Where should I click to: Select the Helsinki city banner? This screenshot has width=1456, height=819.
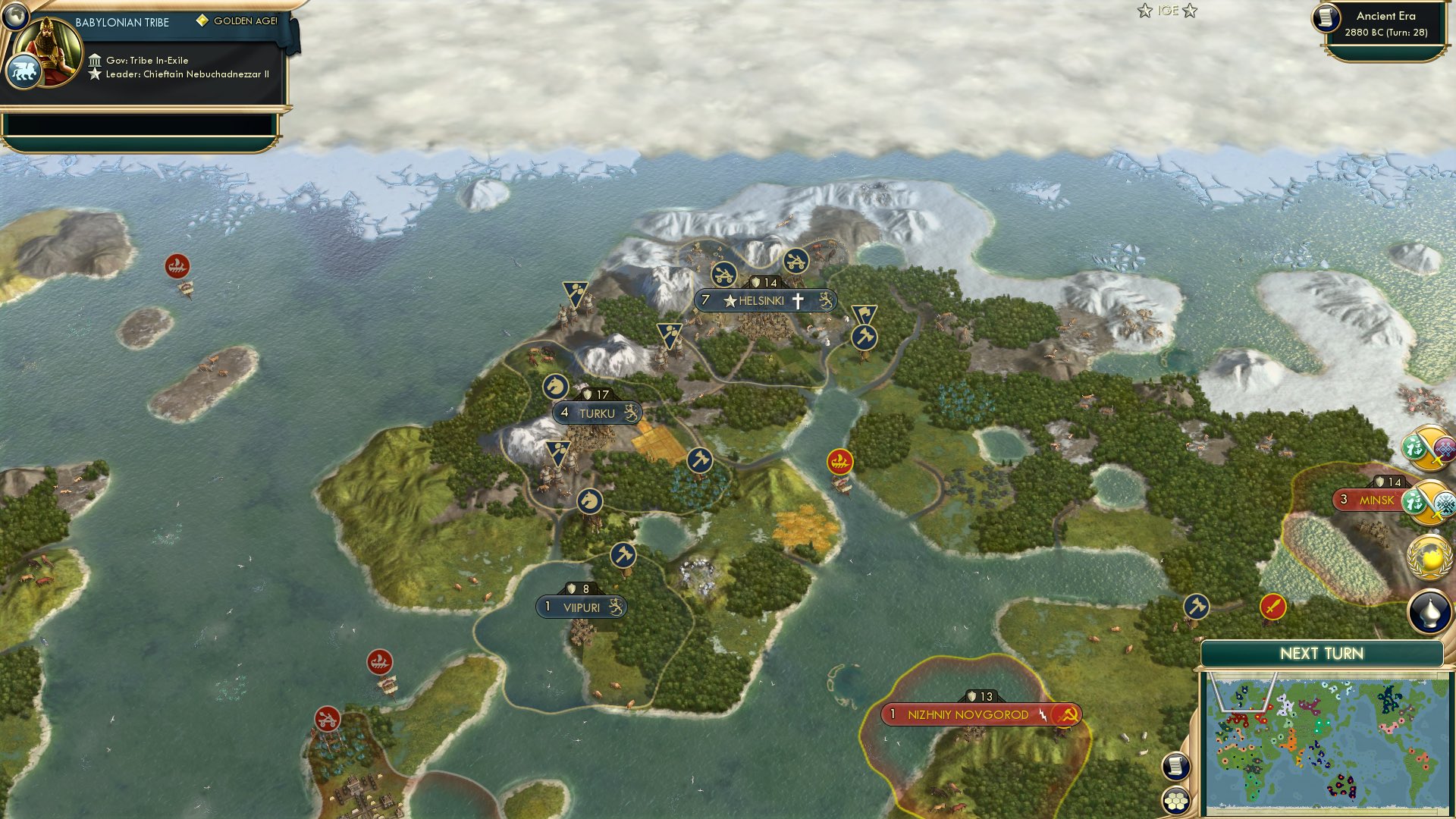coord(766,300)
